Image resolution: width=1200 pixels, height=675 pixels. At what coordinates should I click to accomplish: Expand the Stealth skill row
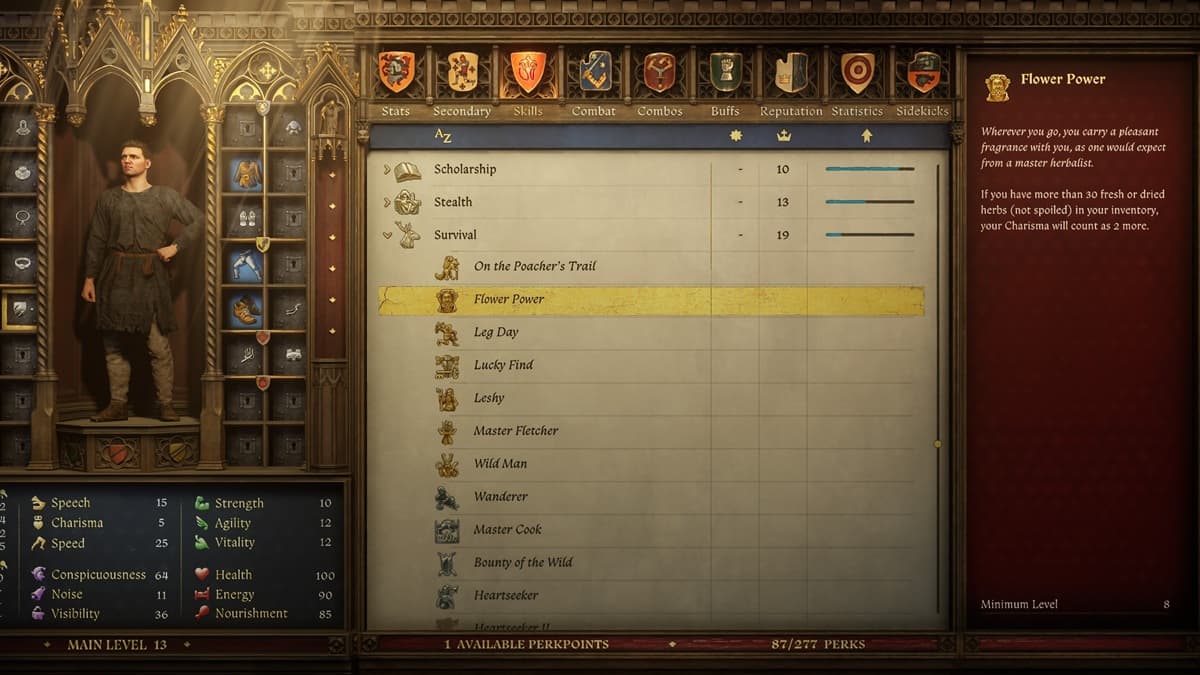387,203
